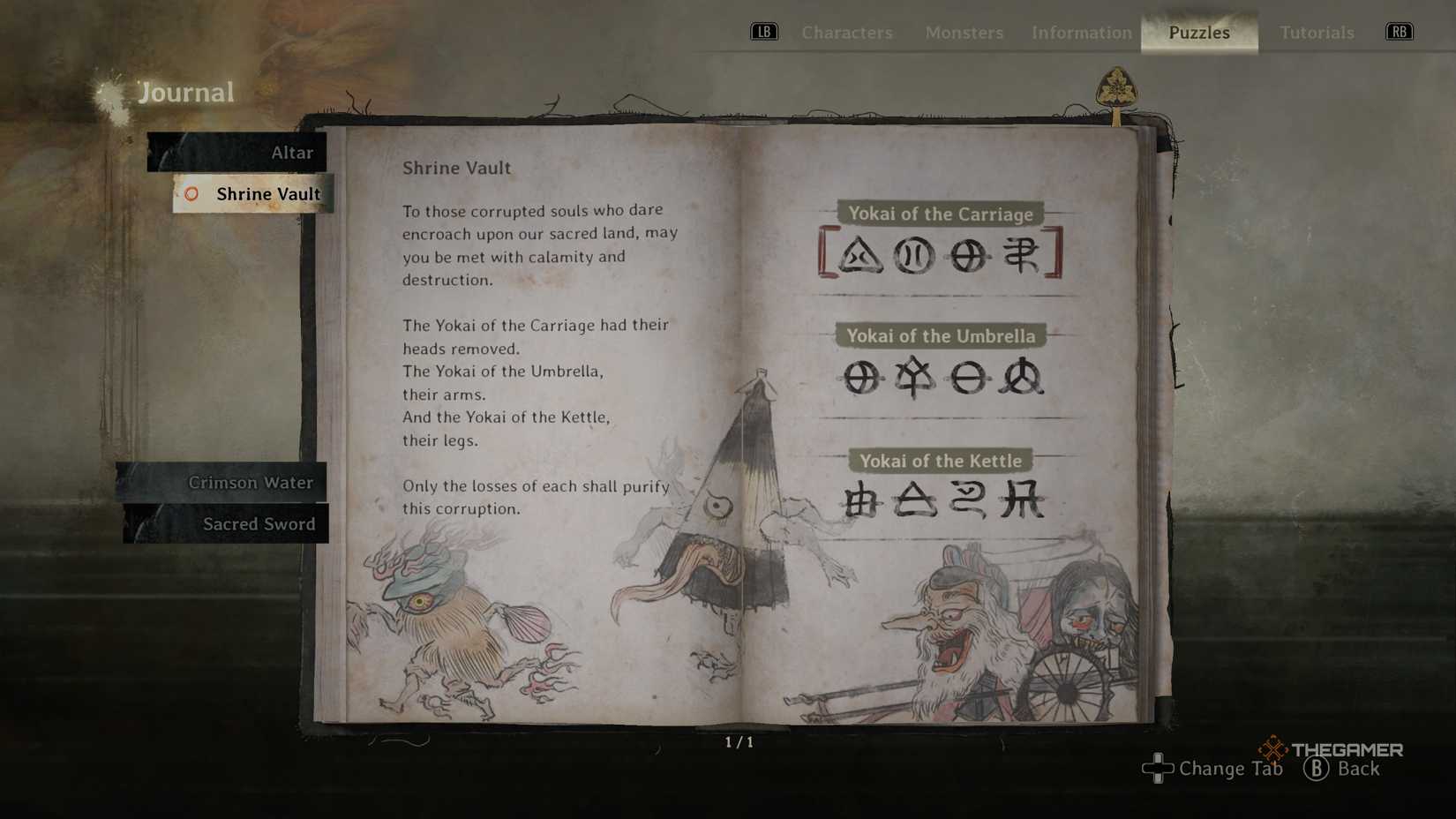Viewport: 1456px width, 819px height.
Task: Show the Information tab
Action: (x=1081, y=33)
